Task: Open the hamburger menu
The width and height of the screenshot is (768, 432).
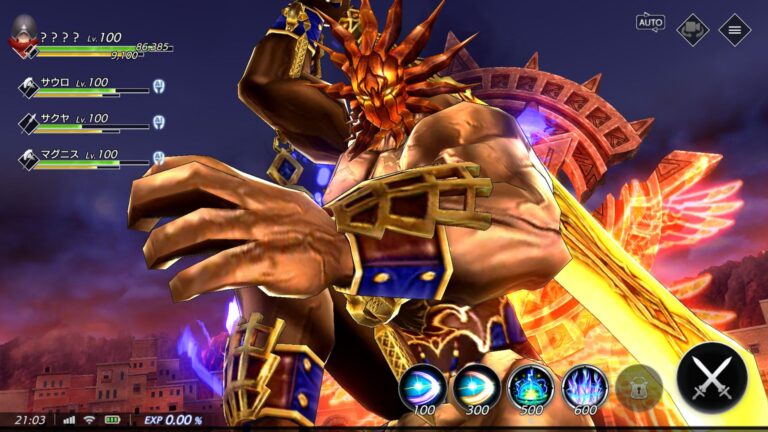Action: [735, 29]
